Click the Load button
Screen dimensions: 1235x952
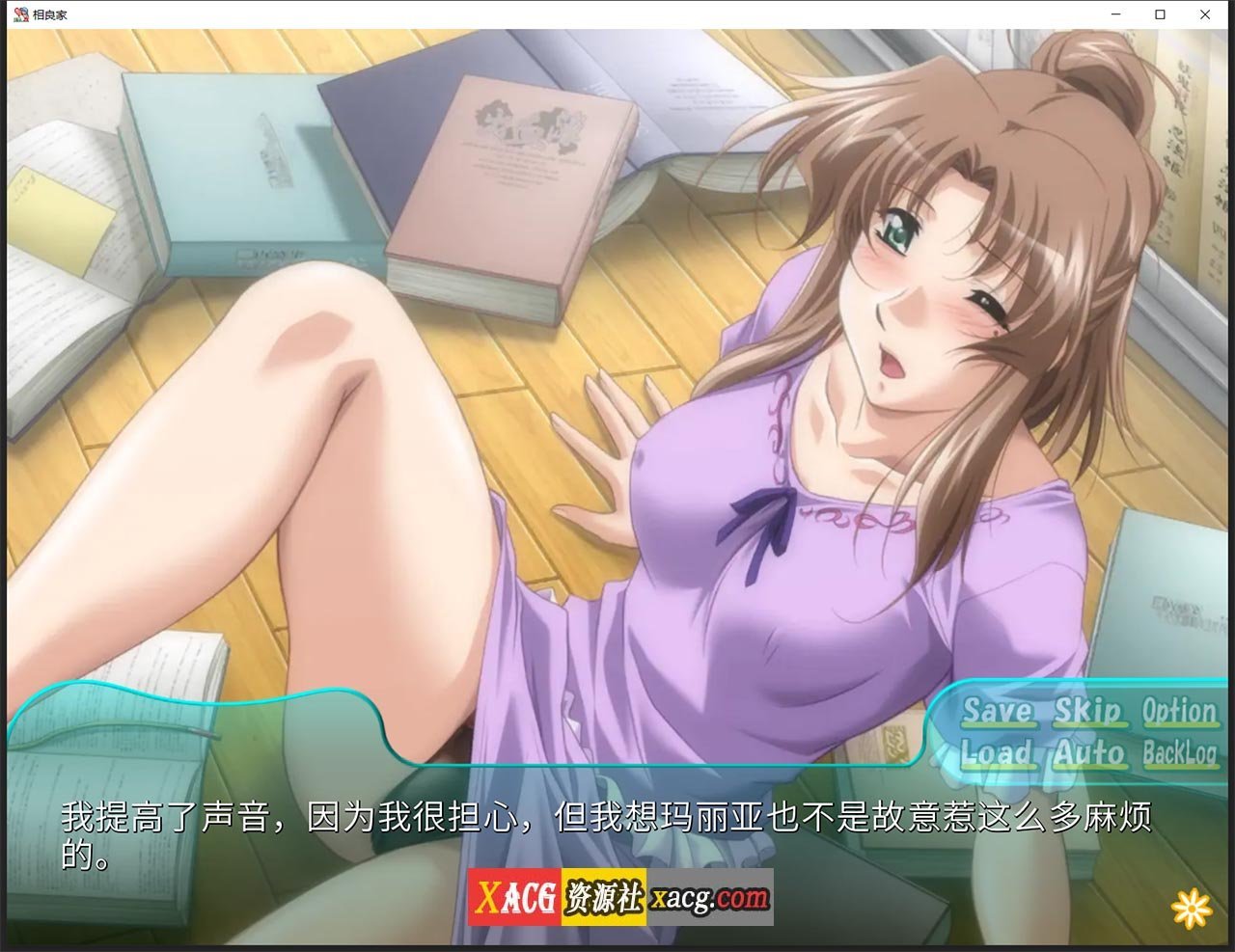pos(997,755)
